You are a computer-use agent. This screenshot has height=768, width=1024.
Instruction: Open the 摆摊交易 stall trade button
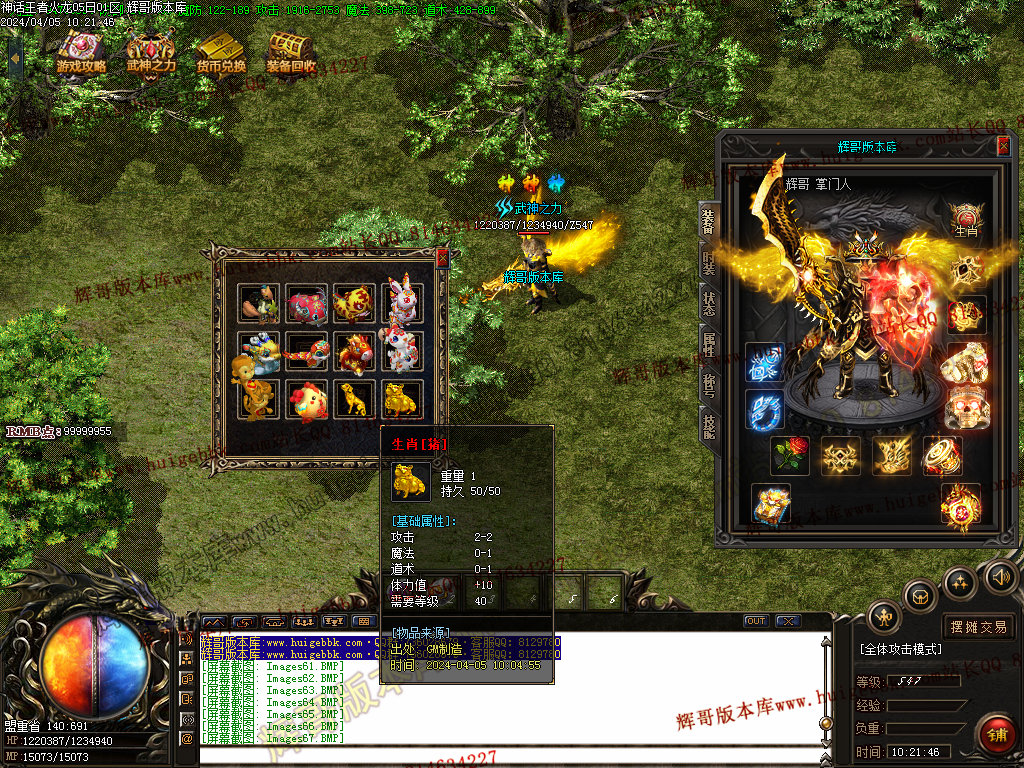pyautogui.click(x=979, y=627)
